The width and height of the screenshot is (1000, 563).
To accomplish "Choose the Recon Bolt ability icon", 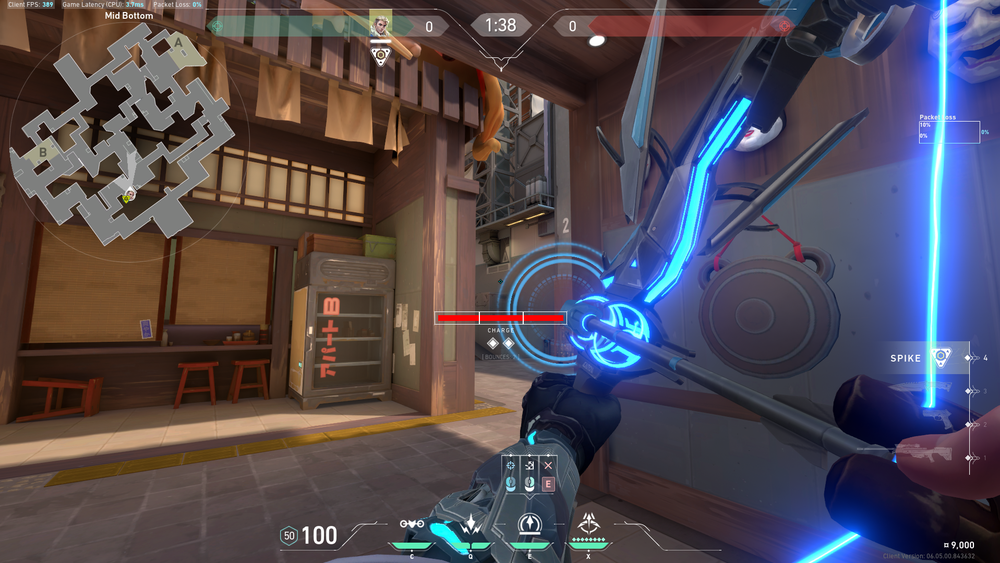I will coord(528,524).
